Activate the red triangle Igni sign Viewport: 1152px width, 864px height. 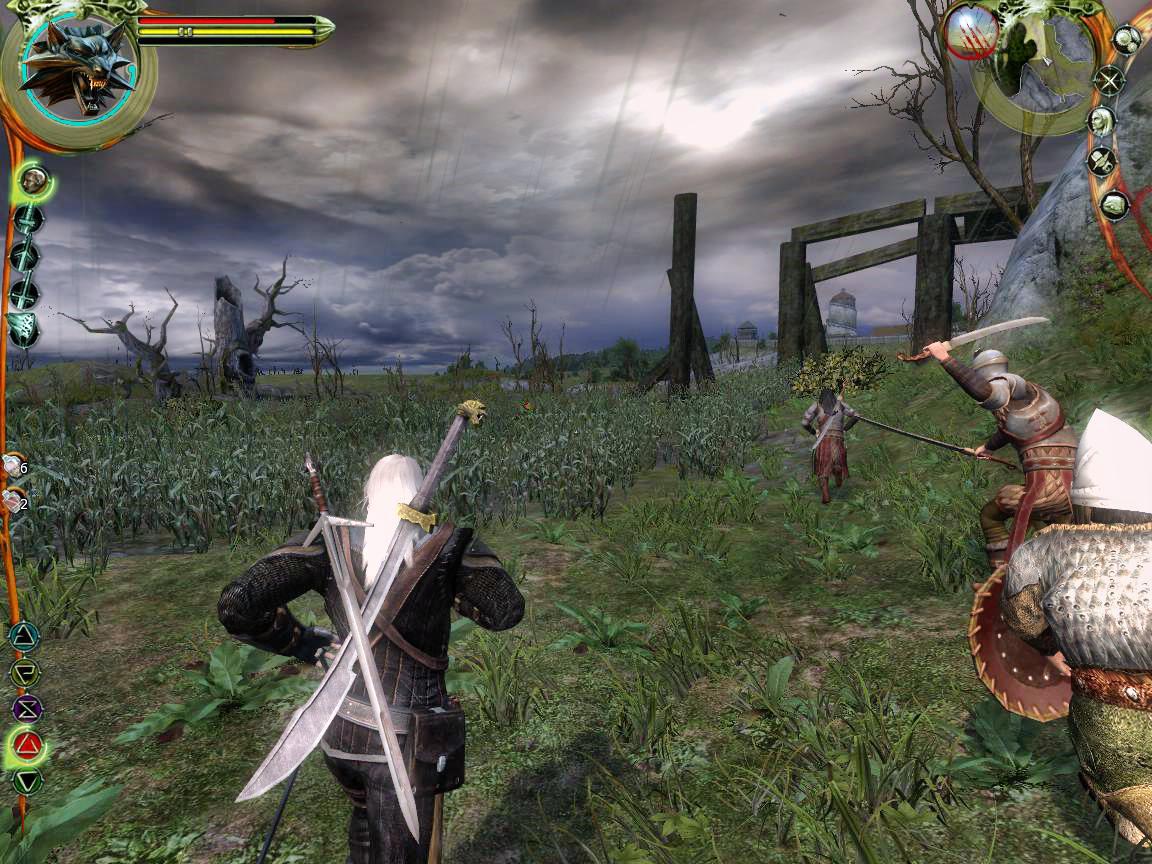(28, 745)
